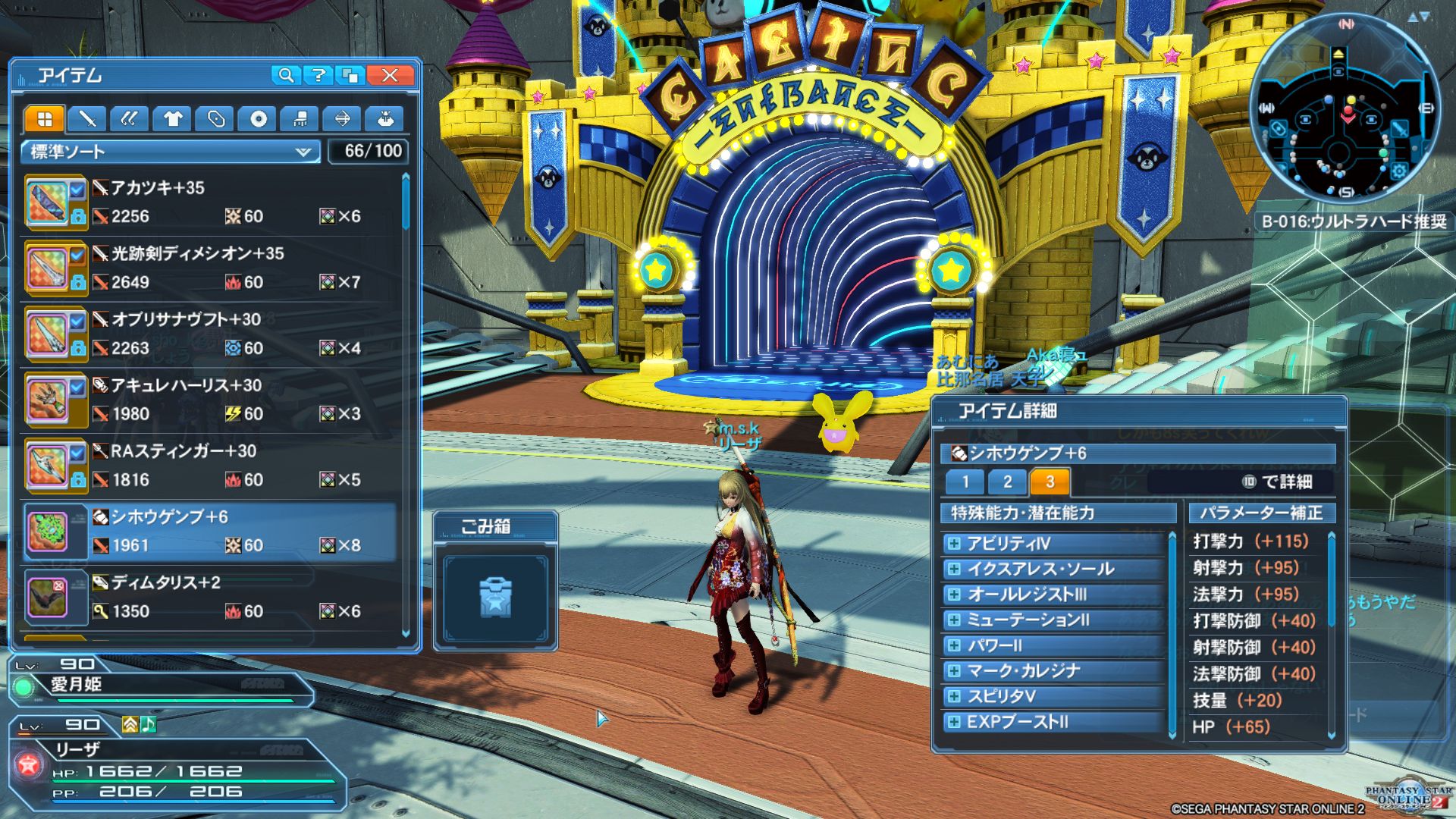
Task: Click the question mark help button
Action: (x=318, y=75)
